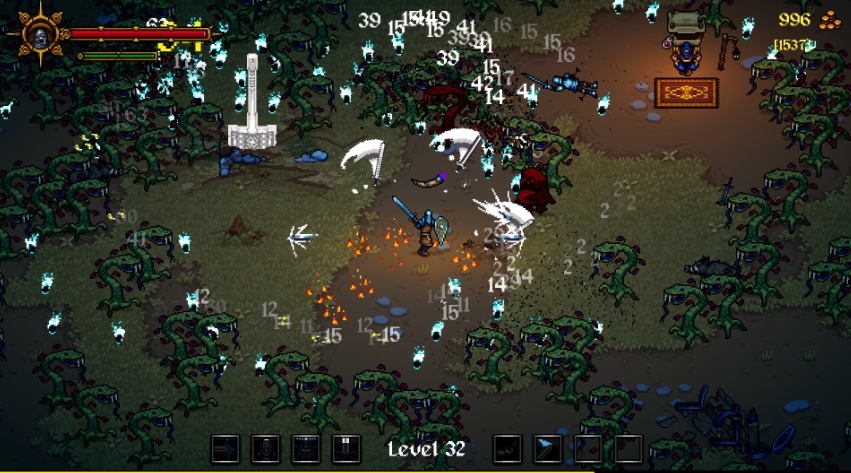Viewport: 851px width, 473px height.
Task: Select the blue-dotted tower ability slot
Action: click(x=305, y=449)
